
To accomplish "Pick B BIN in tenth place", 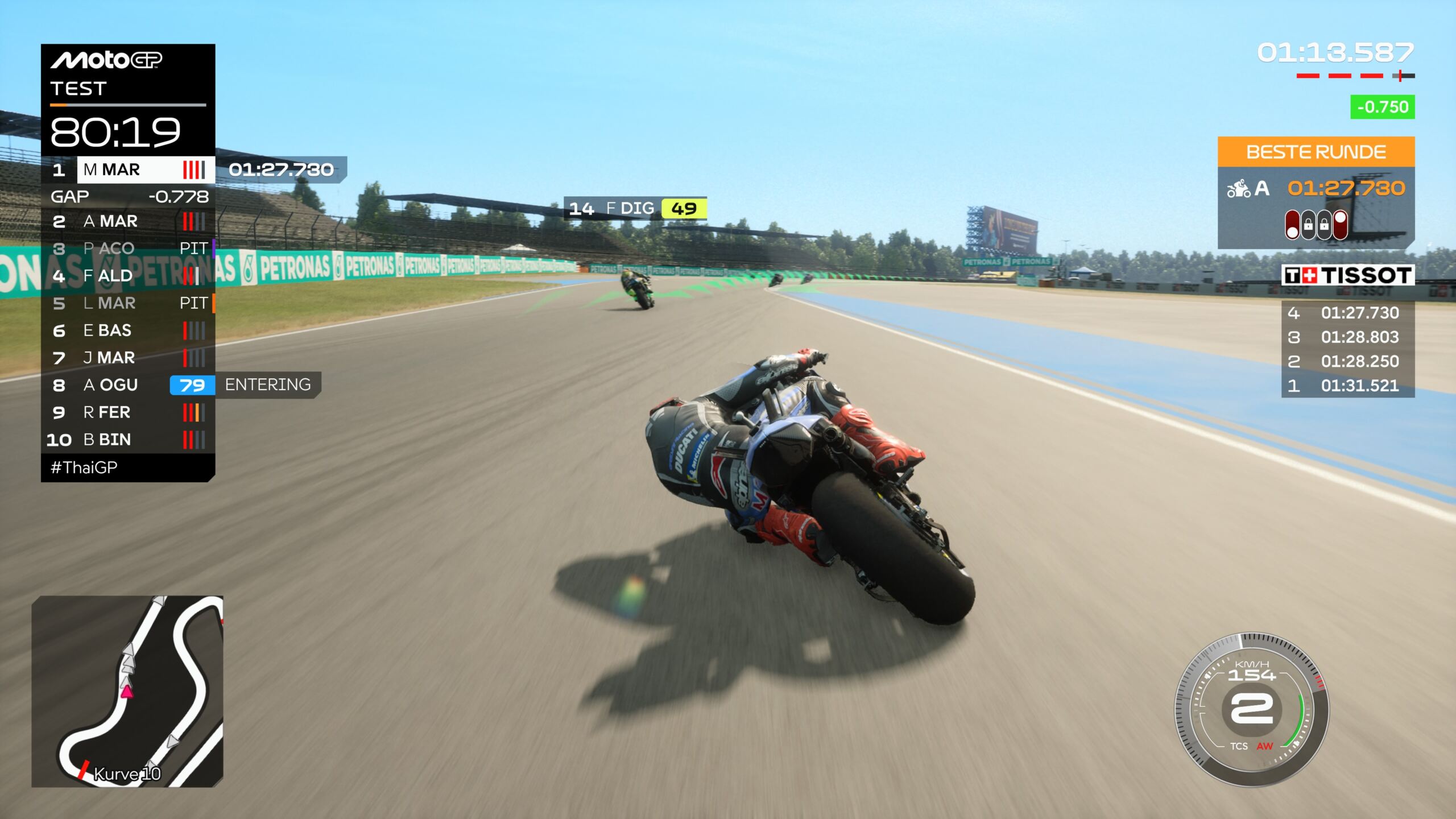I will (x=128, y=440).
